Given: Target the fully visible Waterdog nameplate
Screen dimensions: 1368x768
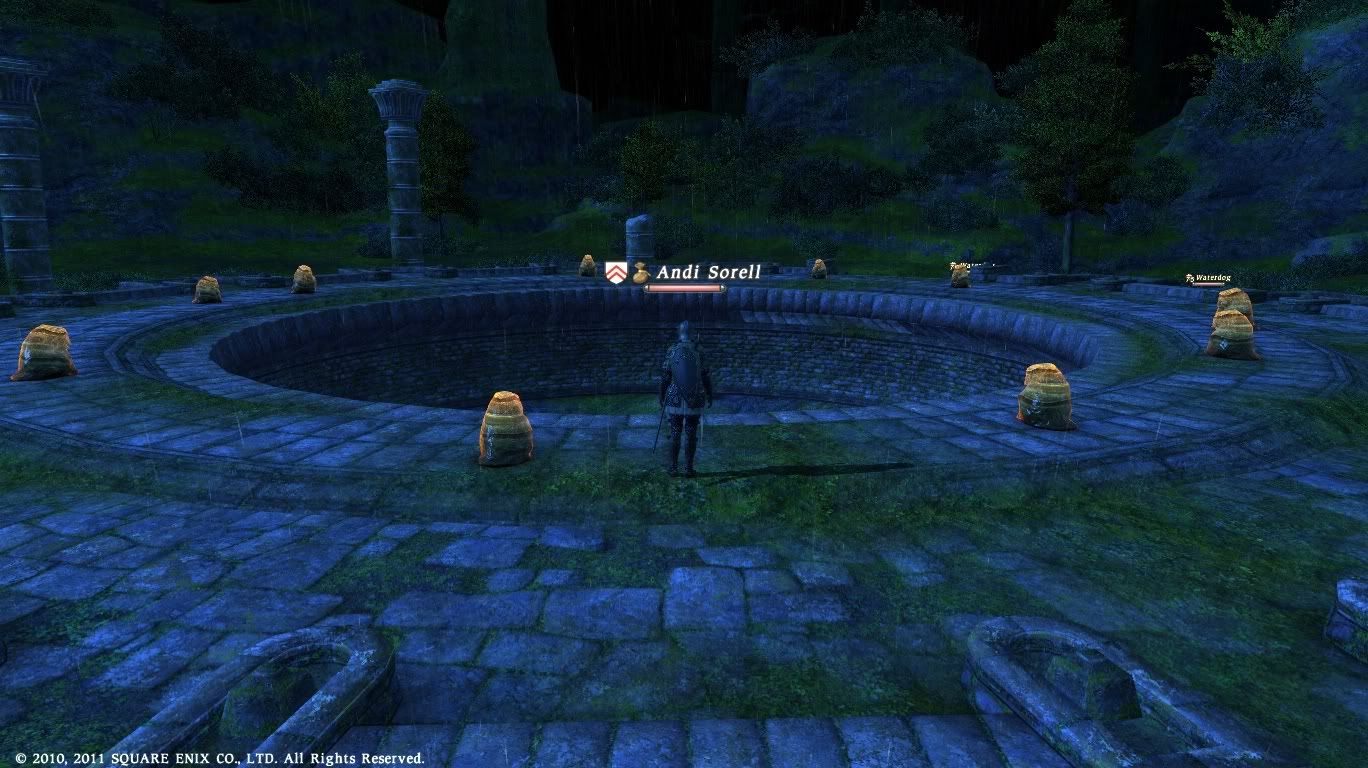Looking at the screenshot, I should pyautogui.click(x=1211, y=278).
